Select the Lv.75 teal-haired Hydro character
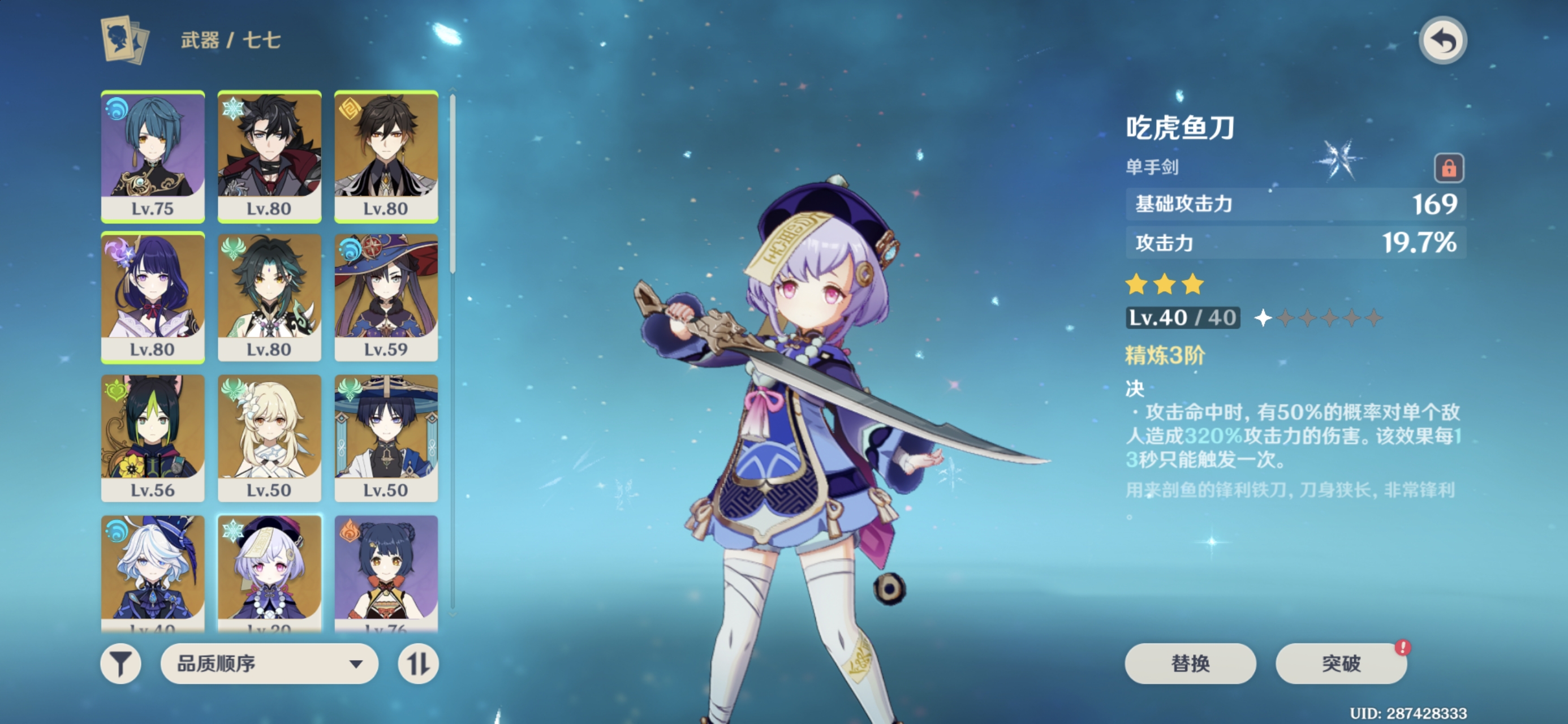This screenshot has height=724, width=1568. (153, 157)
